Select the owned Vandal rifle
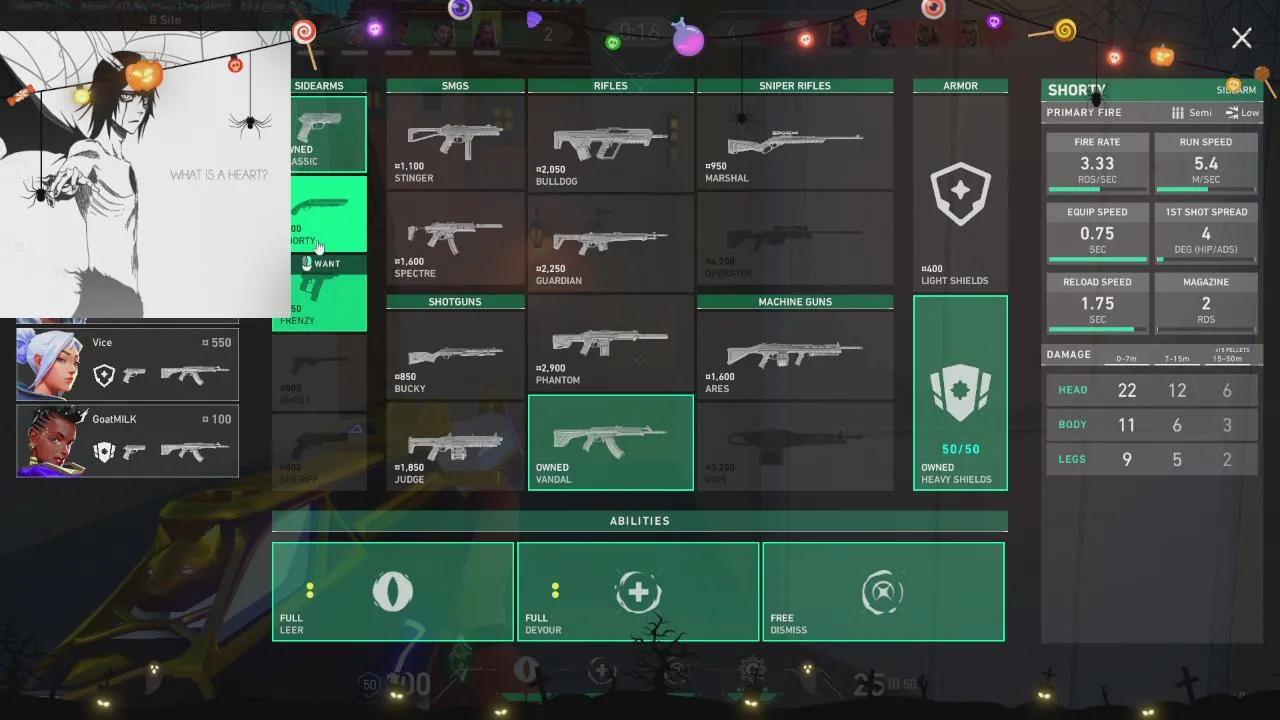This screenshot has width=1280, height=720. pyautogui.click(x=610, y=442)
